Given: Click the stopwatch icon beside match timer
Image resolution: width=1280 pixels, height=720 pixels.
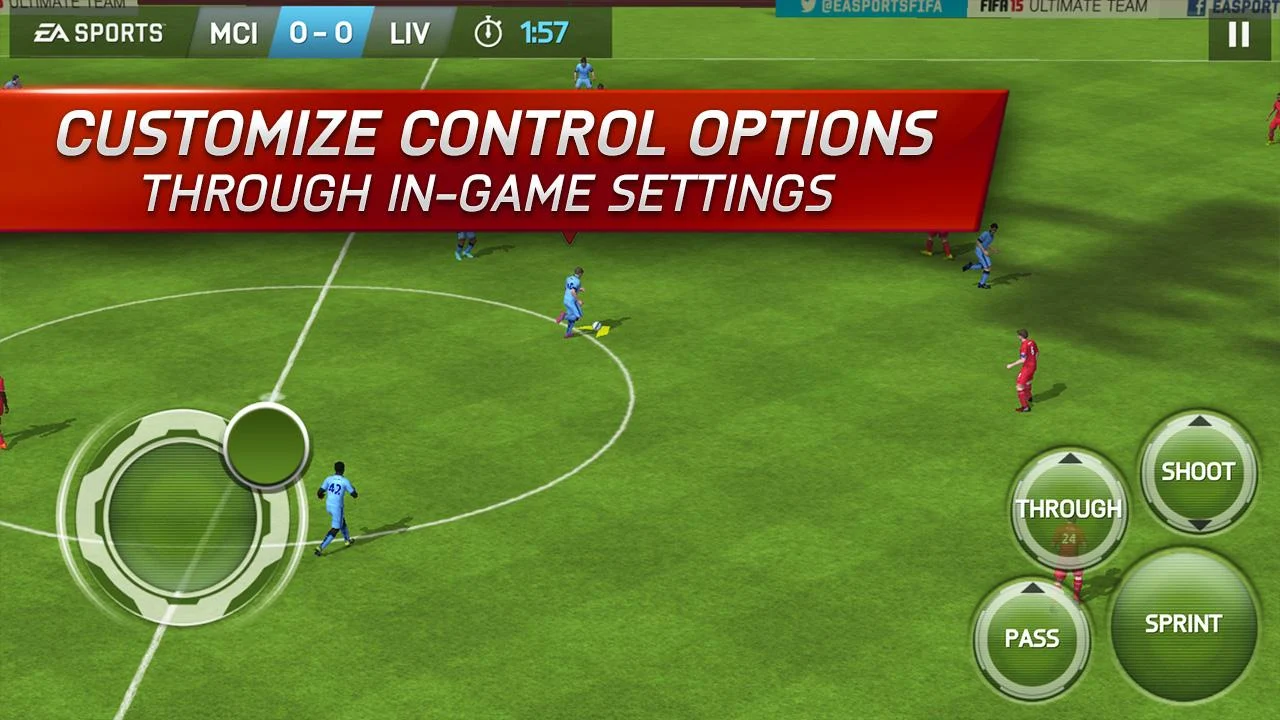Looking at the screenshot, I should 490,31.
